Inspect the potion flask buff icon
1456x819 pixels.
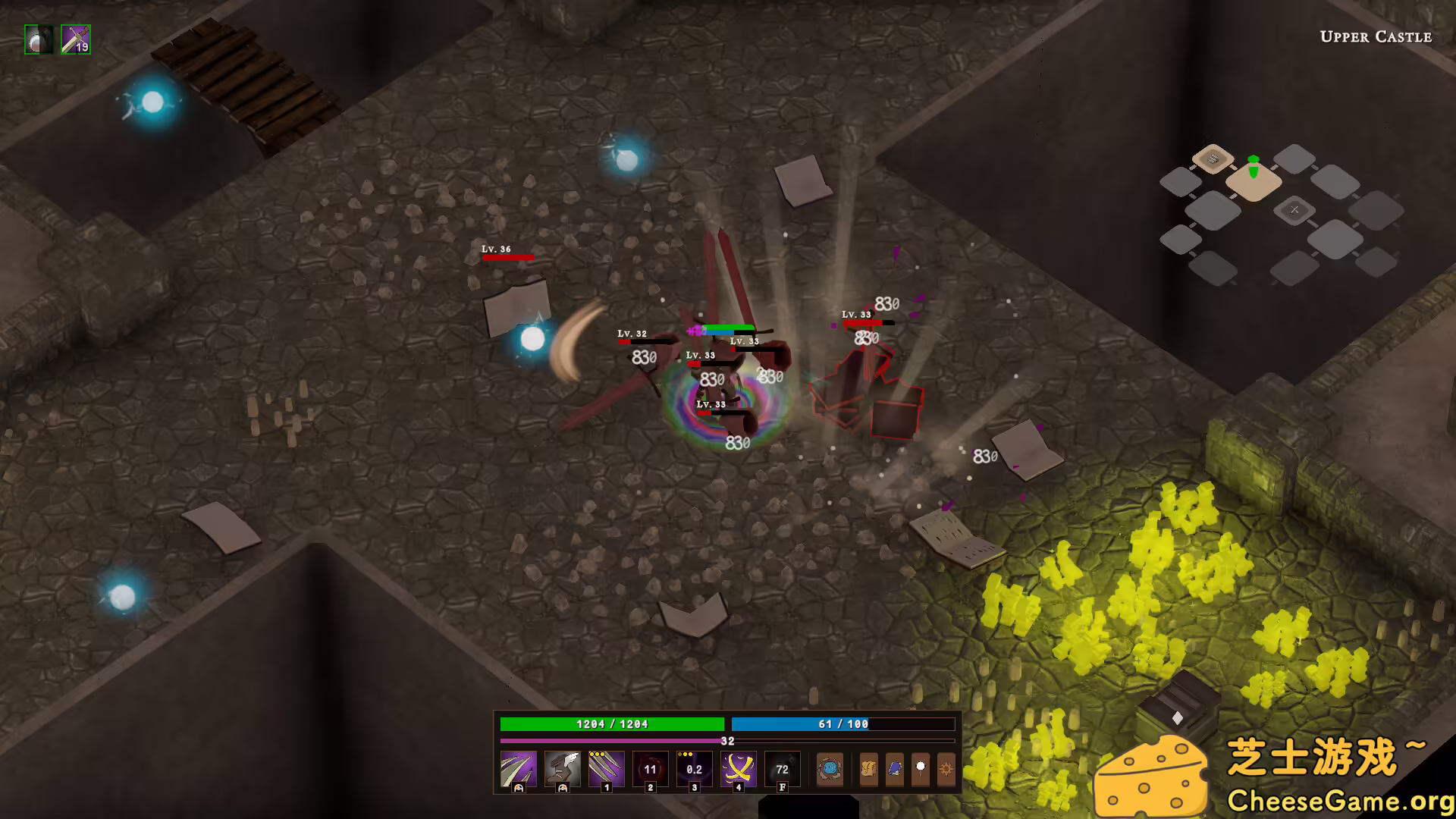pos(39,39)
